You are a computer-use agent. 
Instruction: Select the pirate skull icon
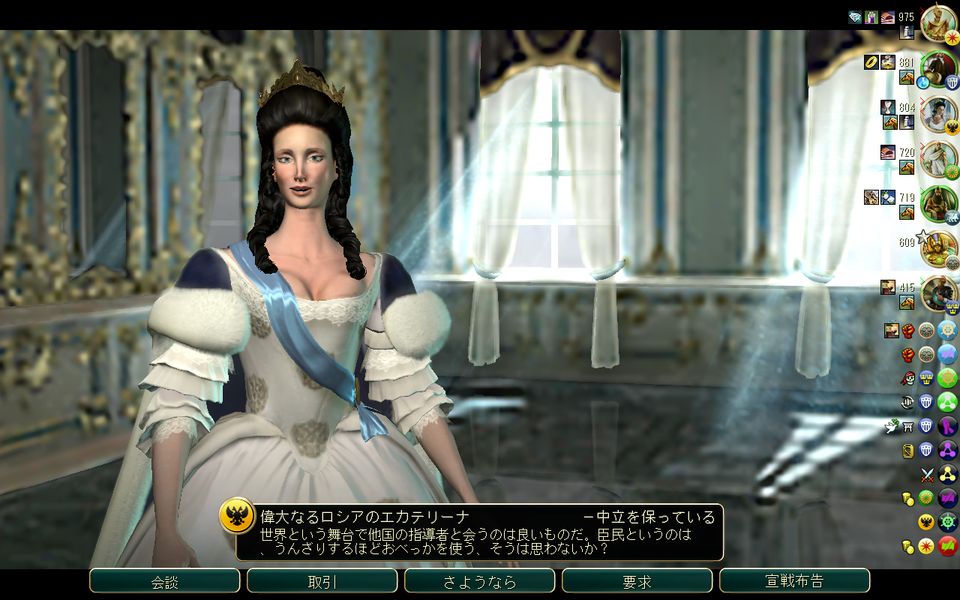click(908, 378)
